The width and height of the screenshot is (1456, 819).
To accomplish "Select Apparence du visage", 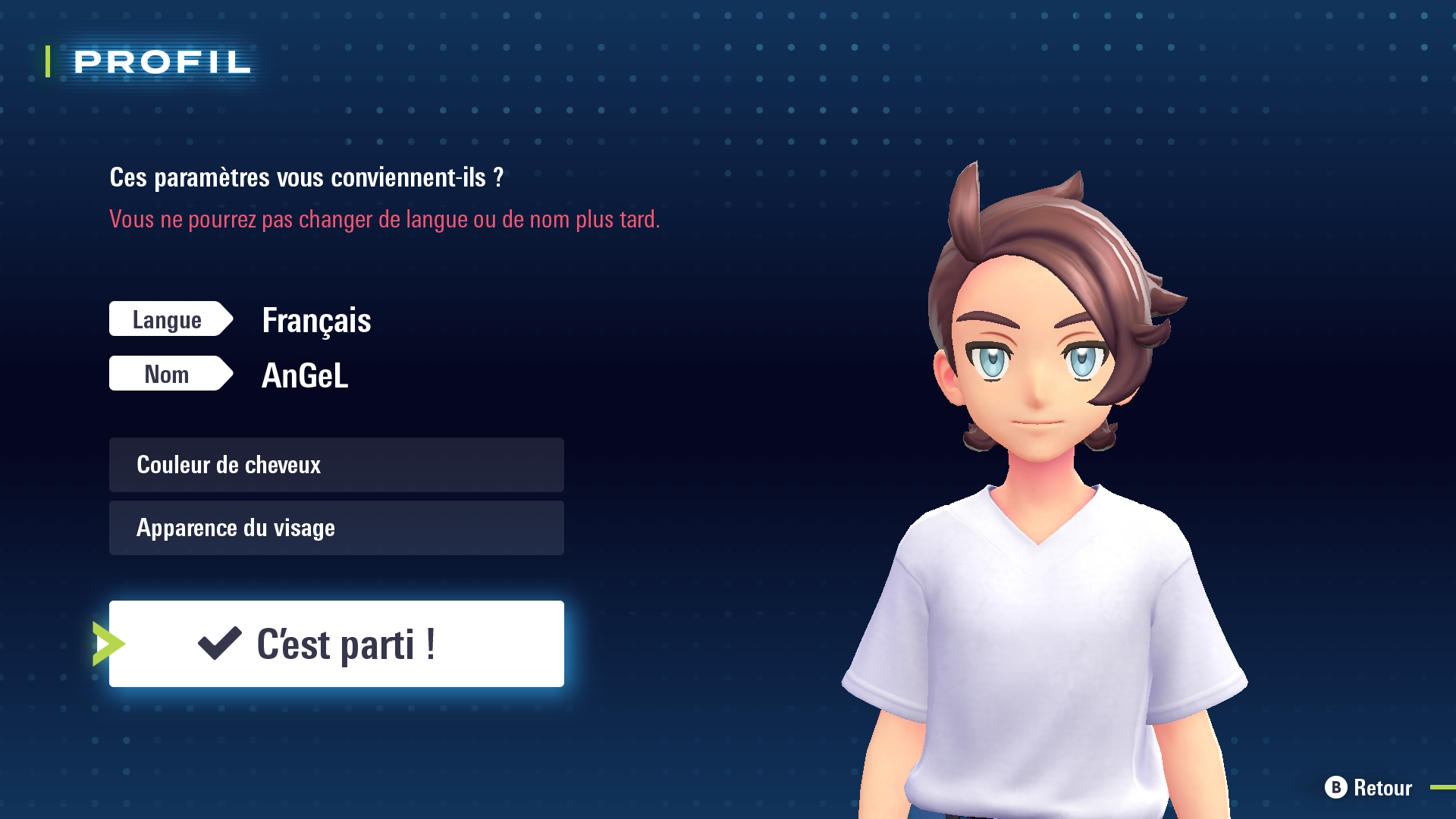I will pos(336,528).
